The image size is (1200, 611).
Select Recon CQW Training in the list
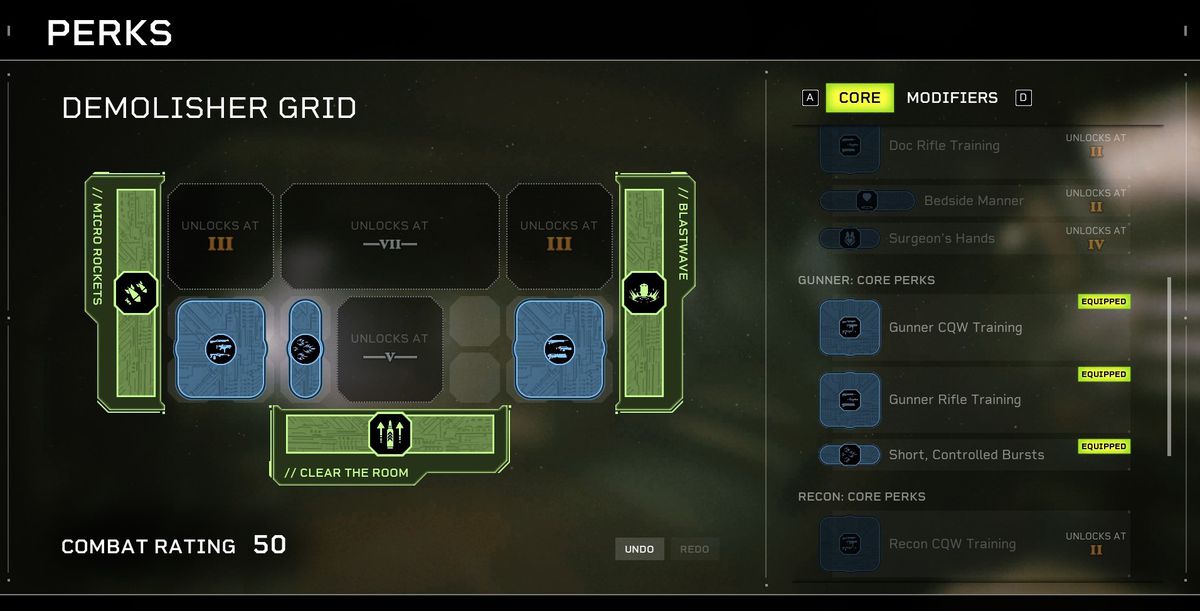coord(951,544)
